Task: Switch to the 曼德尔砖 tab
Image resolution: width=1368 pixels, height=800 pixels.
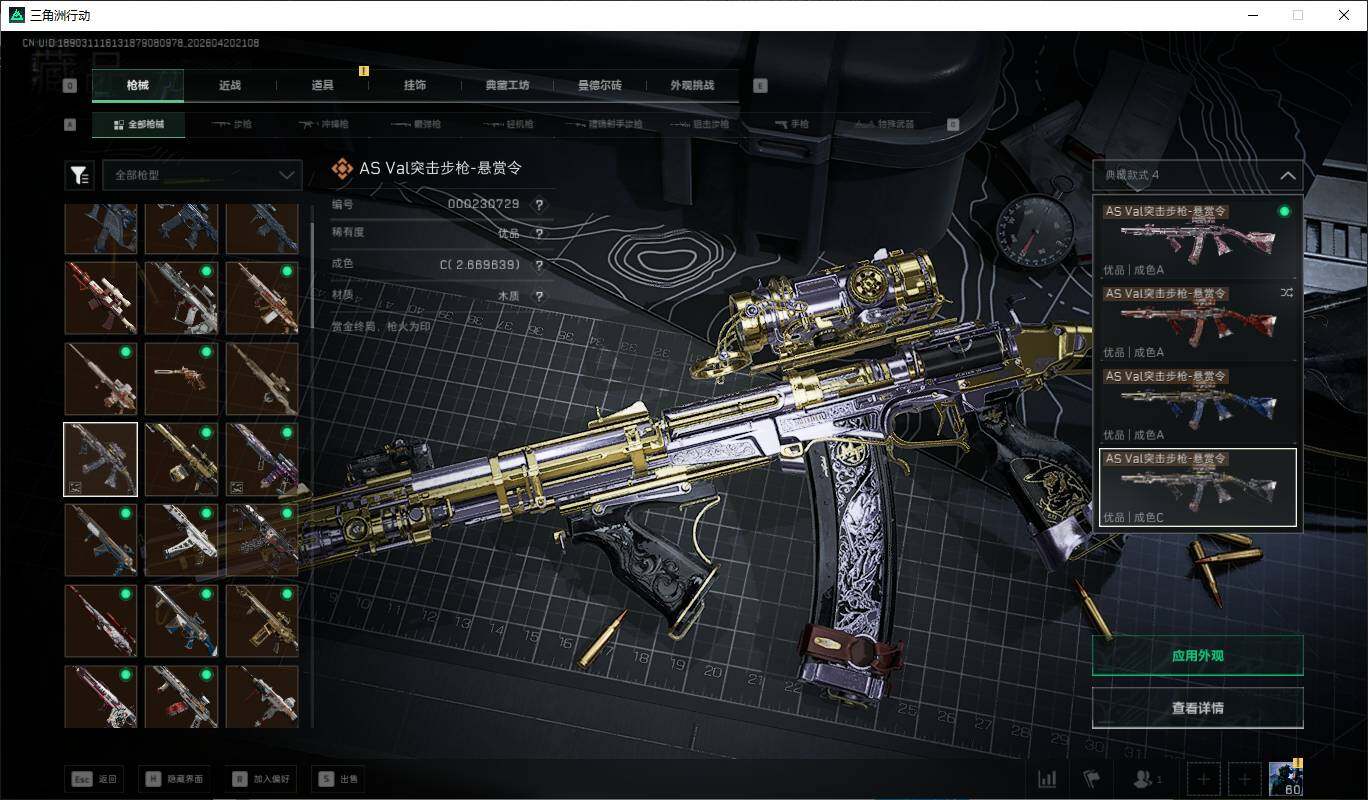Action: (x=600, y=86)
